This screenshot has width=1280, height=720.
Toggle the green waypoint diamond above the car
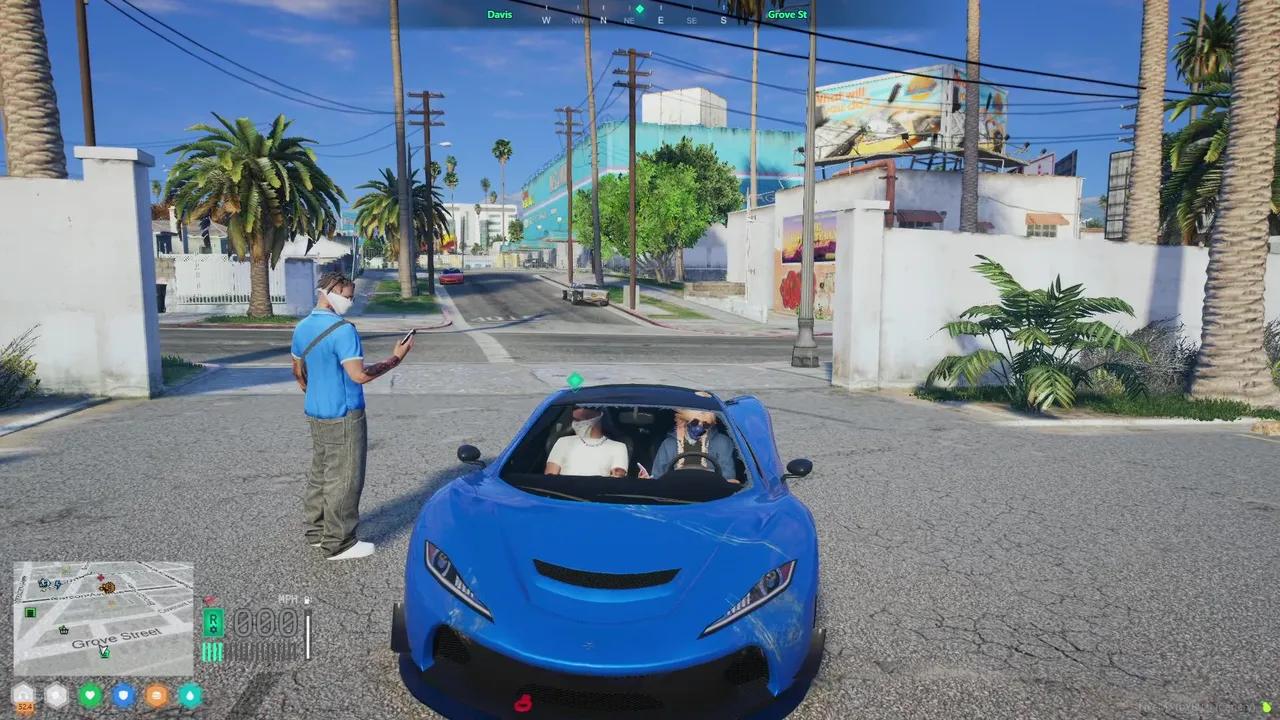click(575, 381)
